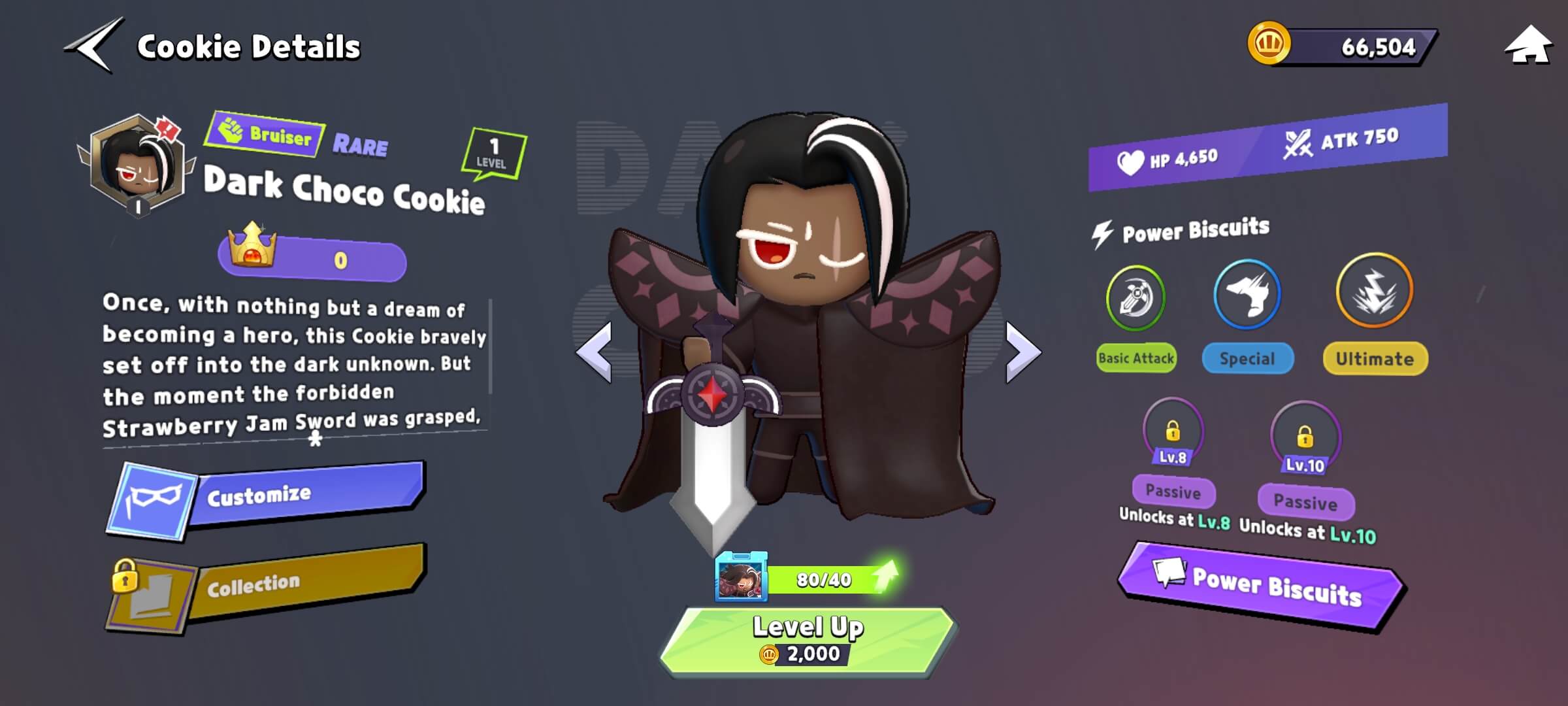Level up Dark Choco Cookie
Image resolution: width=1568 pixels, height=706 pixels.
[809, 639]
